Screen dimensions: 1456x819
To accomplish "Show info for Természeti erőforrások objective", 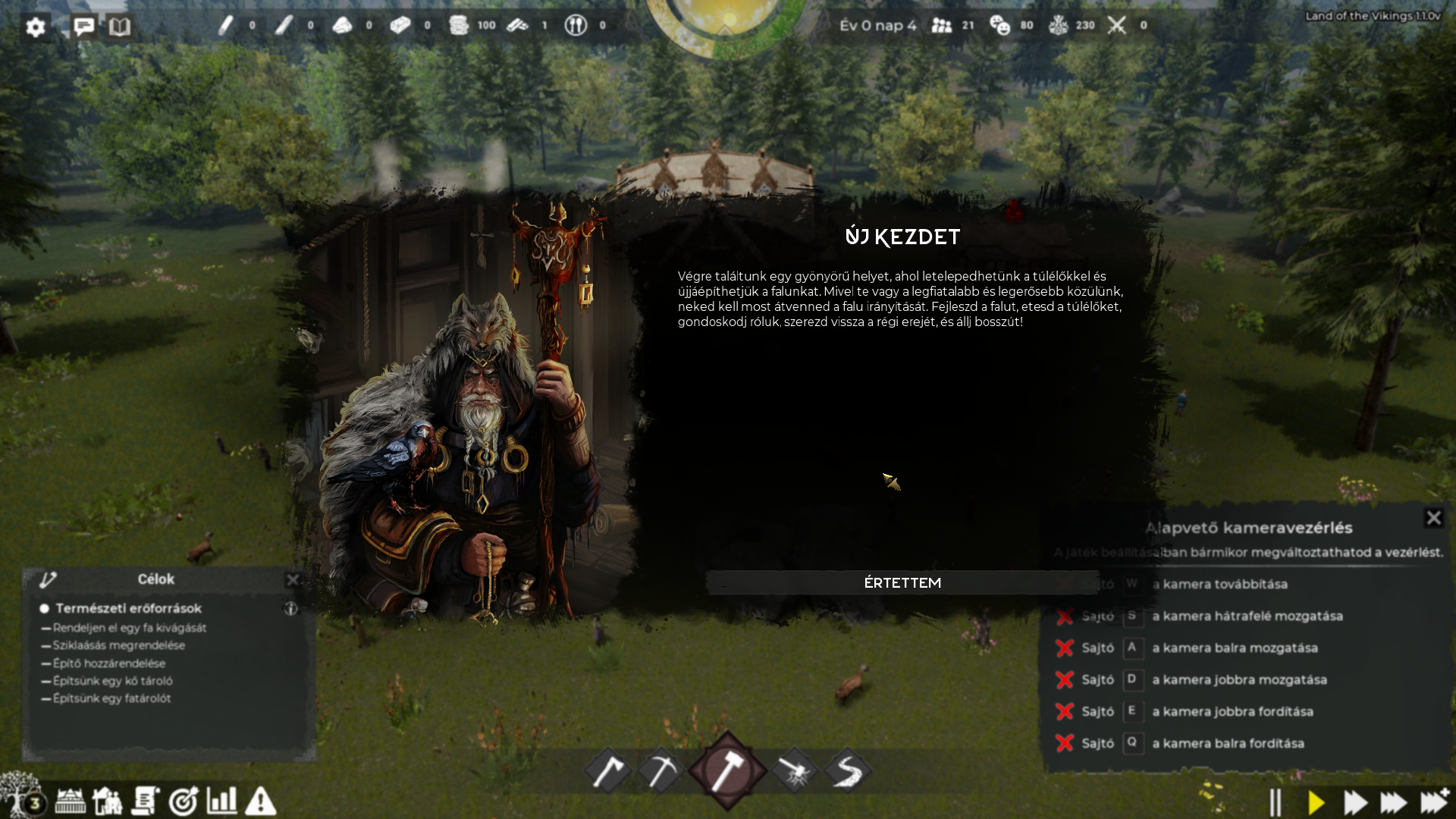I will pos(290,608).
